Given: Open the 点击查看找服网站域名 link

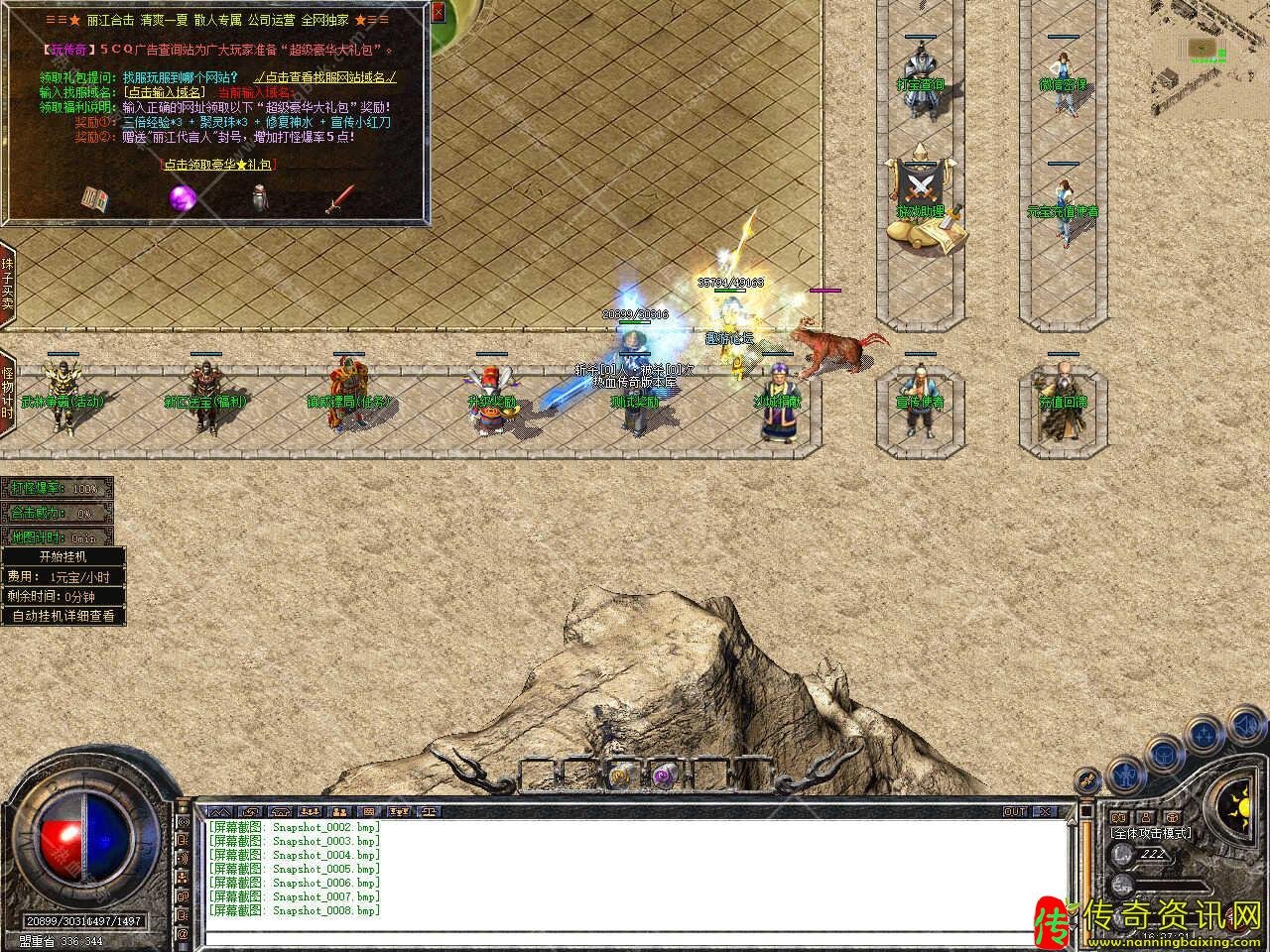Looking at the screenshot, I should (323, 76).
